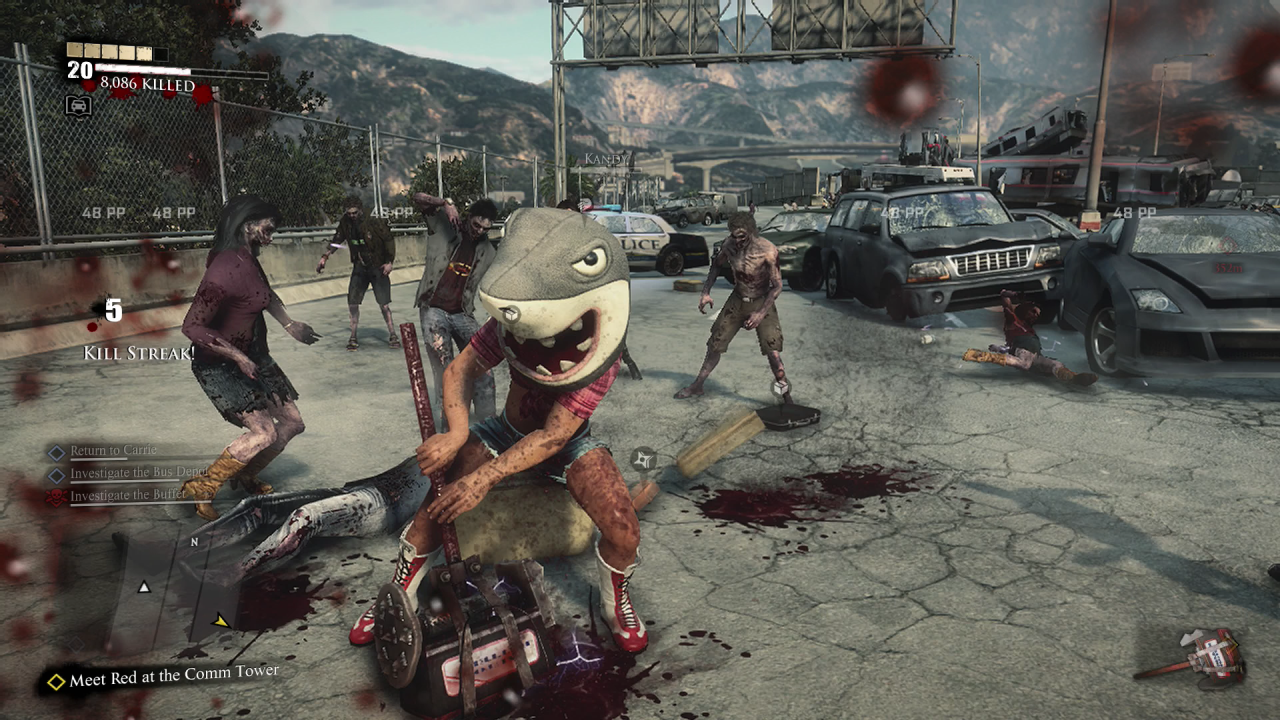Screen dimensions: 1280x720
Task: Click the yellow objective arrow on the minimap
Action: pos(221,621)
